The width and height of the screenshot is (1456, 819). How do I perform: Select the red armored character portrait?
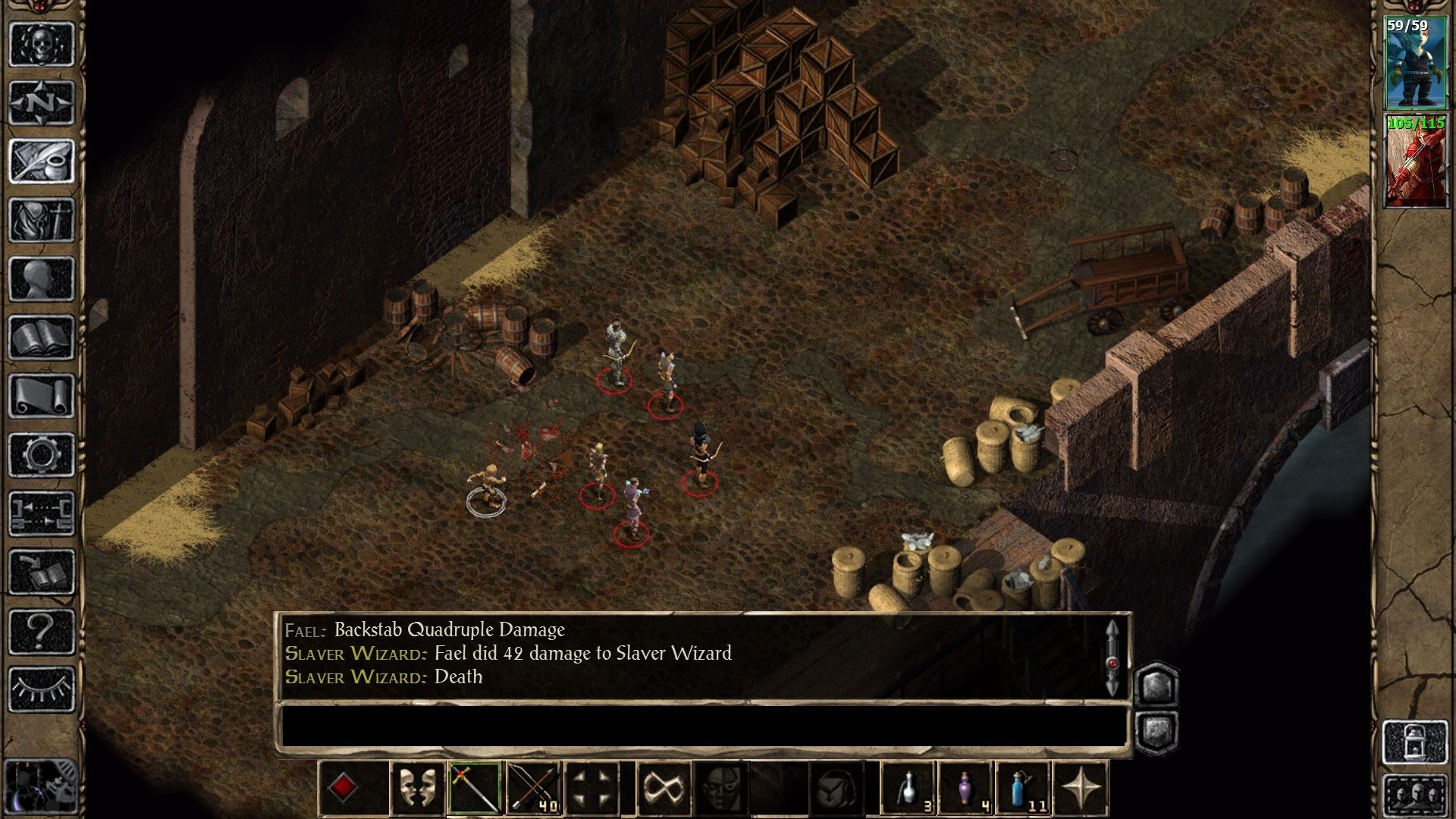click(1414, 161)
